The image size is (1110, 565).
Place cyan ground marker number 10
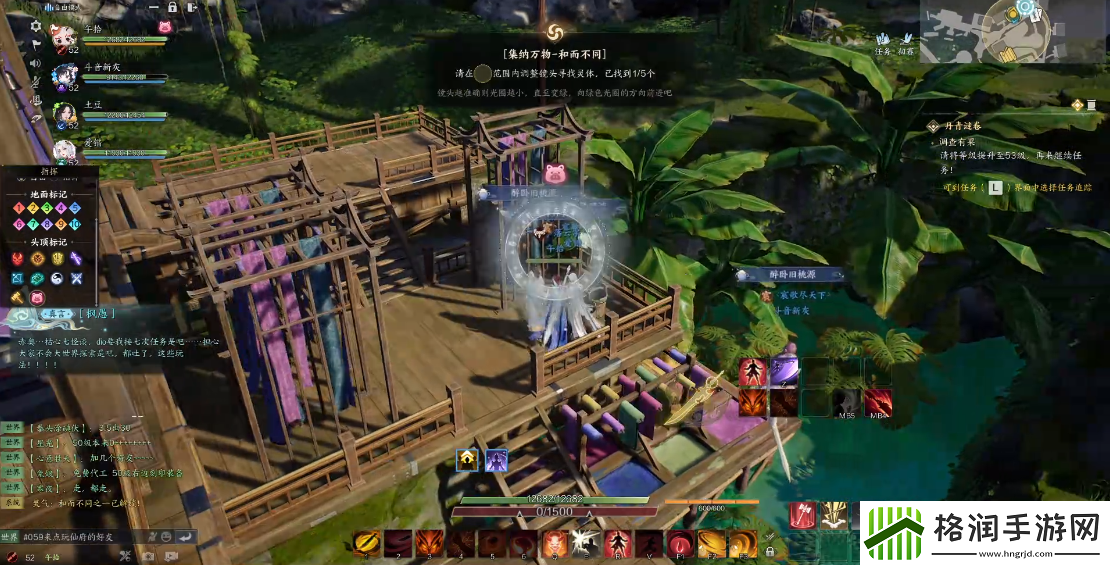[74, 224]
